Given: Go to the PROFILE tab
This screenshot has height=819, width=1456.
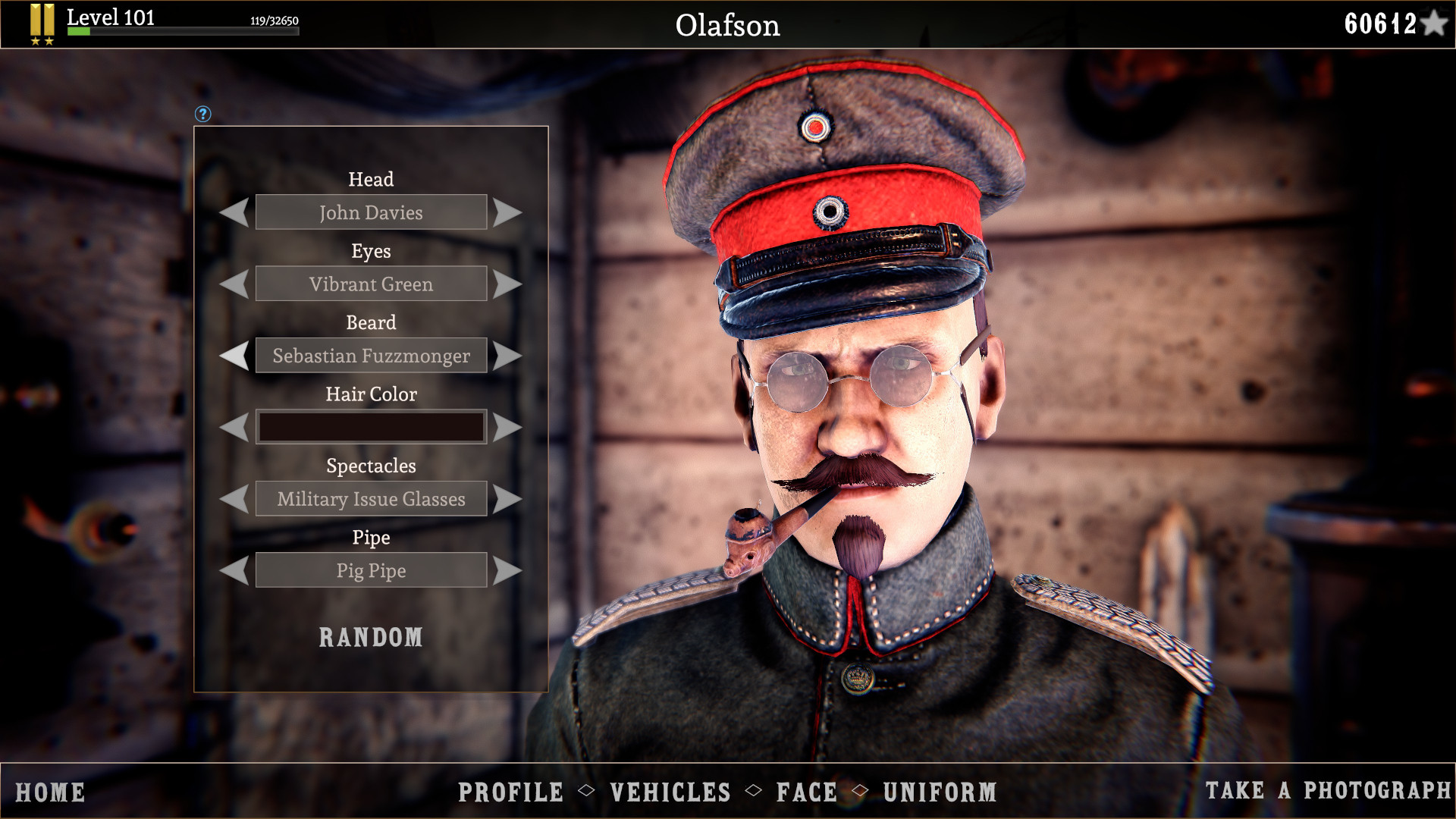Looking at the screenshot, I should point(510,792).
